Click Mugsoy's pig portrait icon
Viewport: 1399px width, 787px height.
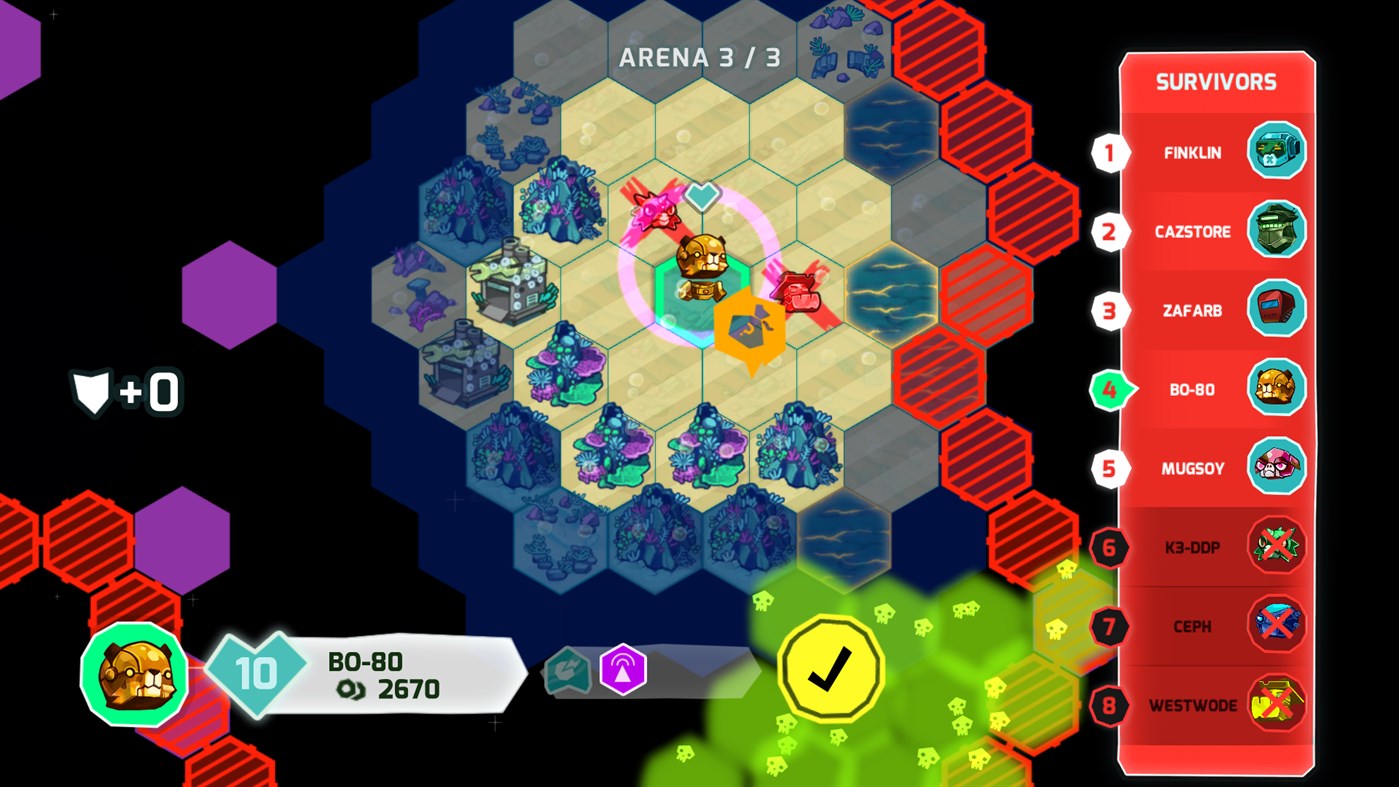click(1277, 467)
